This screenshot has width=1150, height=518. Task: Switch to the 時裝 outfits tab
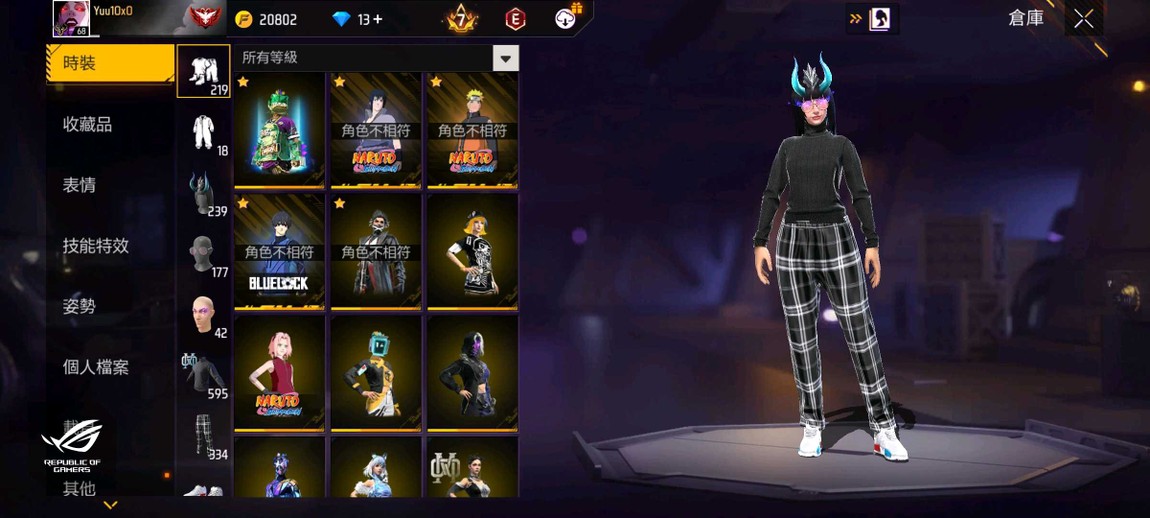110,63
